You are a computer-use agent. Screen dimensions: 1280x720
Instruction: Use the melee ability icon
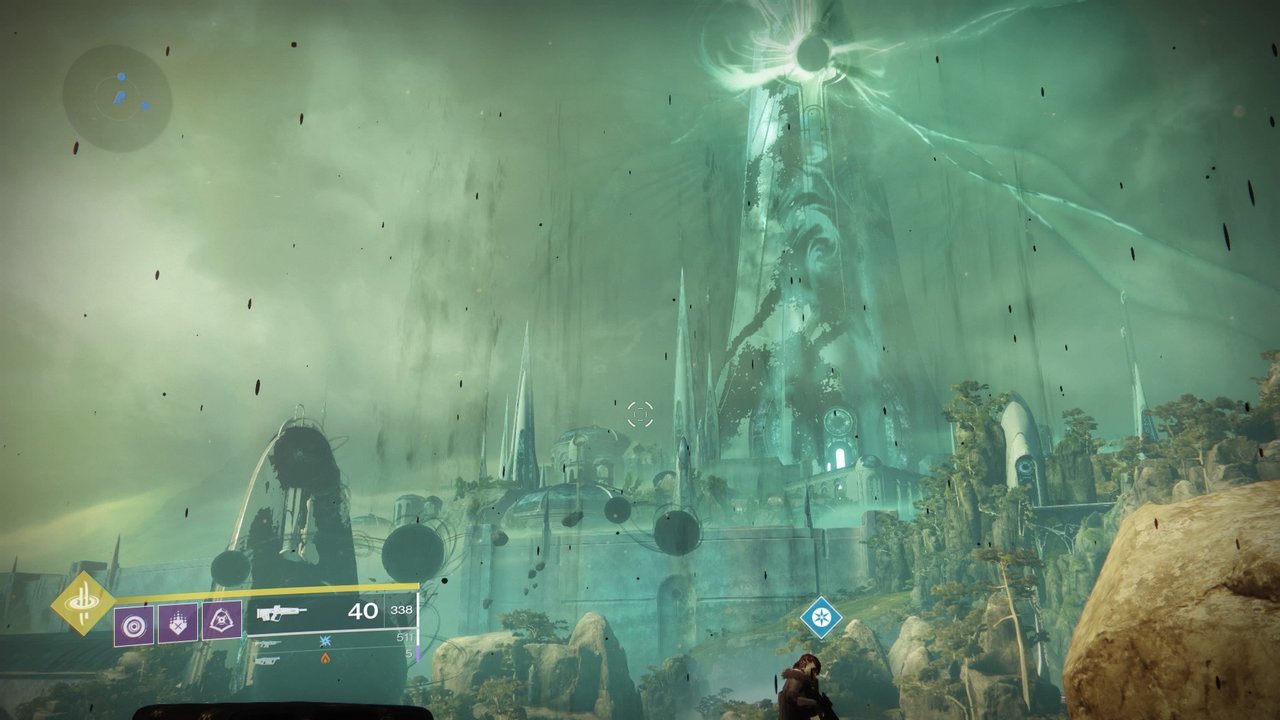click(x=178, y=623)
